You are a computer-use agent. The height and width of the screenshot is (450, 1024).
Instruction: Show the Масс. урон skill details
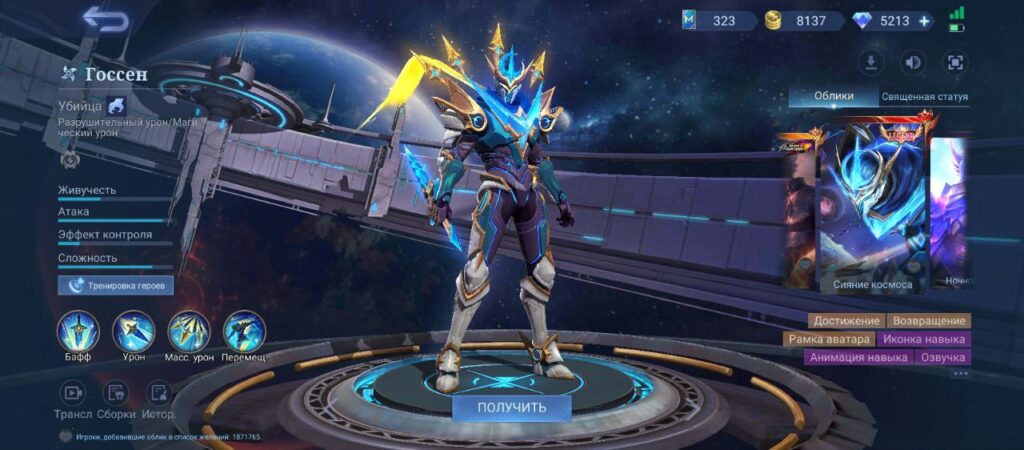(x=188, y=331)
